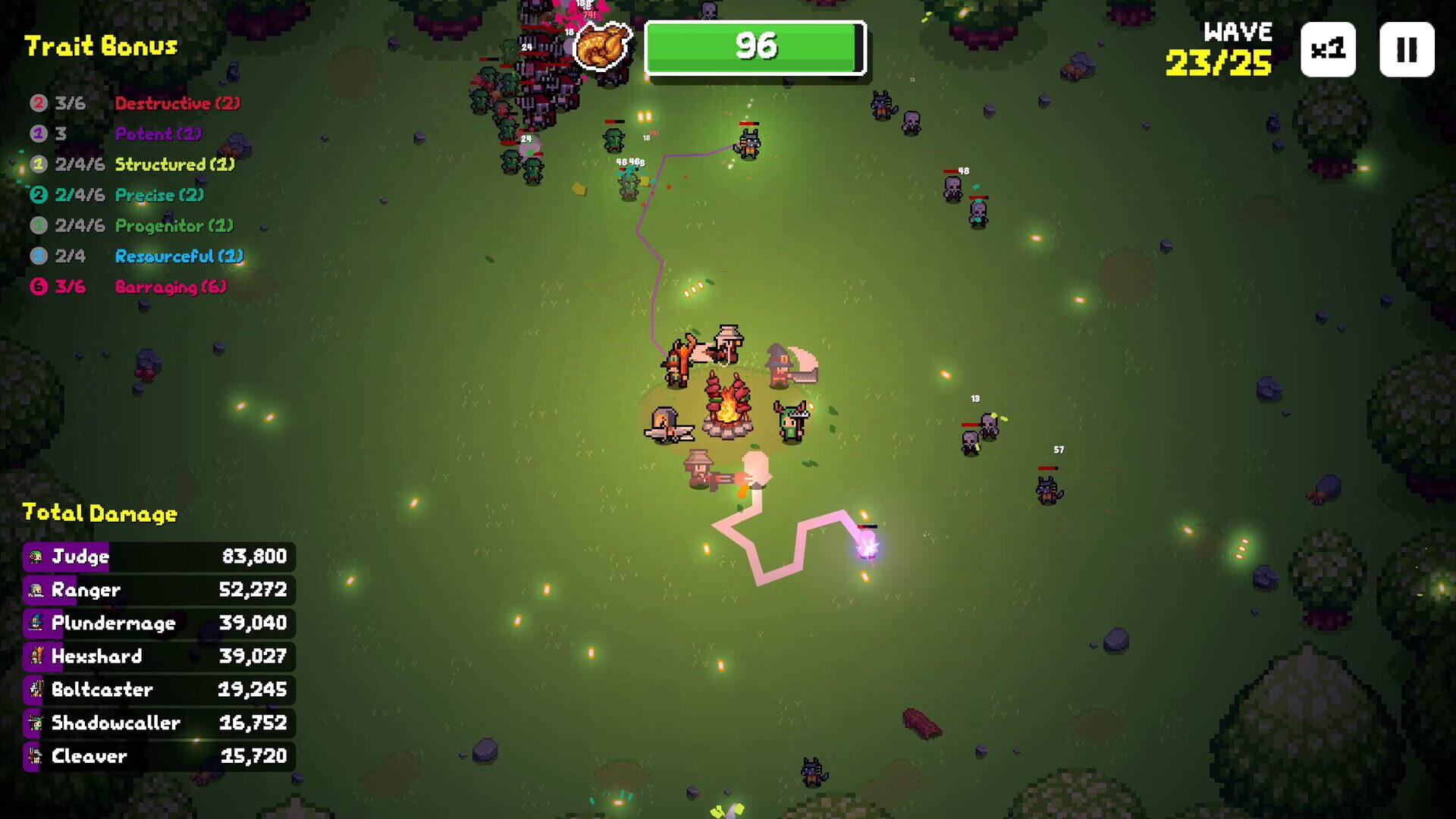Viewport: 1456px width, 819px height.
Task: Click the green health progress bar
Action: click(x=755, y=45)
